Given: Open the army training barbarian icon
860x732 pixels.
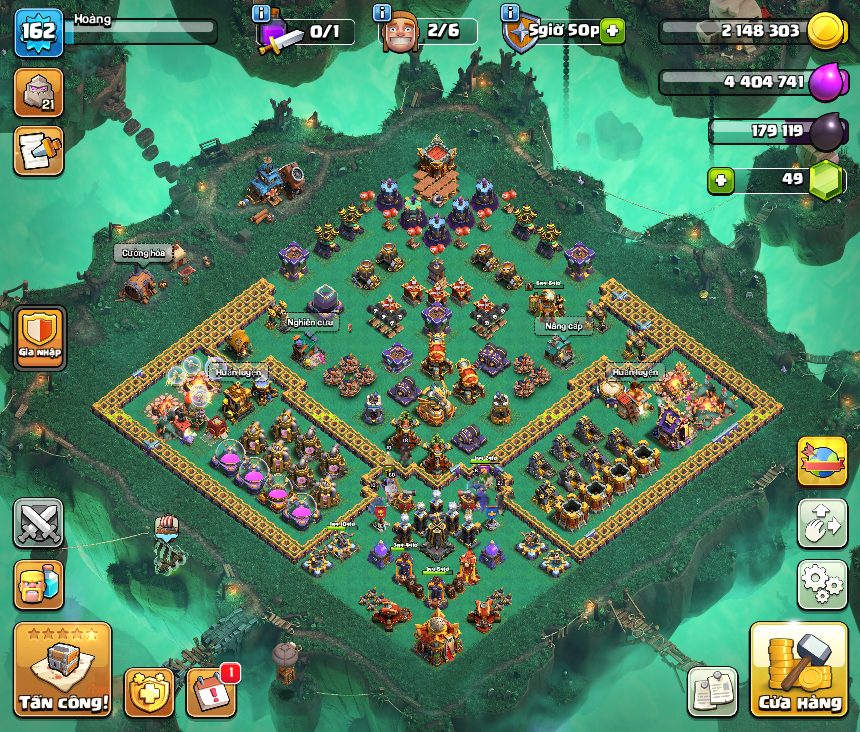Looking at the screenshot, I should coord(38,585).
